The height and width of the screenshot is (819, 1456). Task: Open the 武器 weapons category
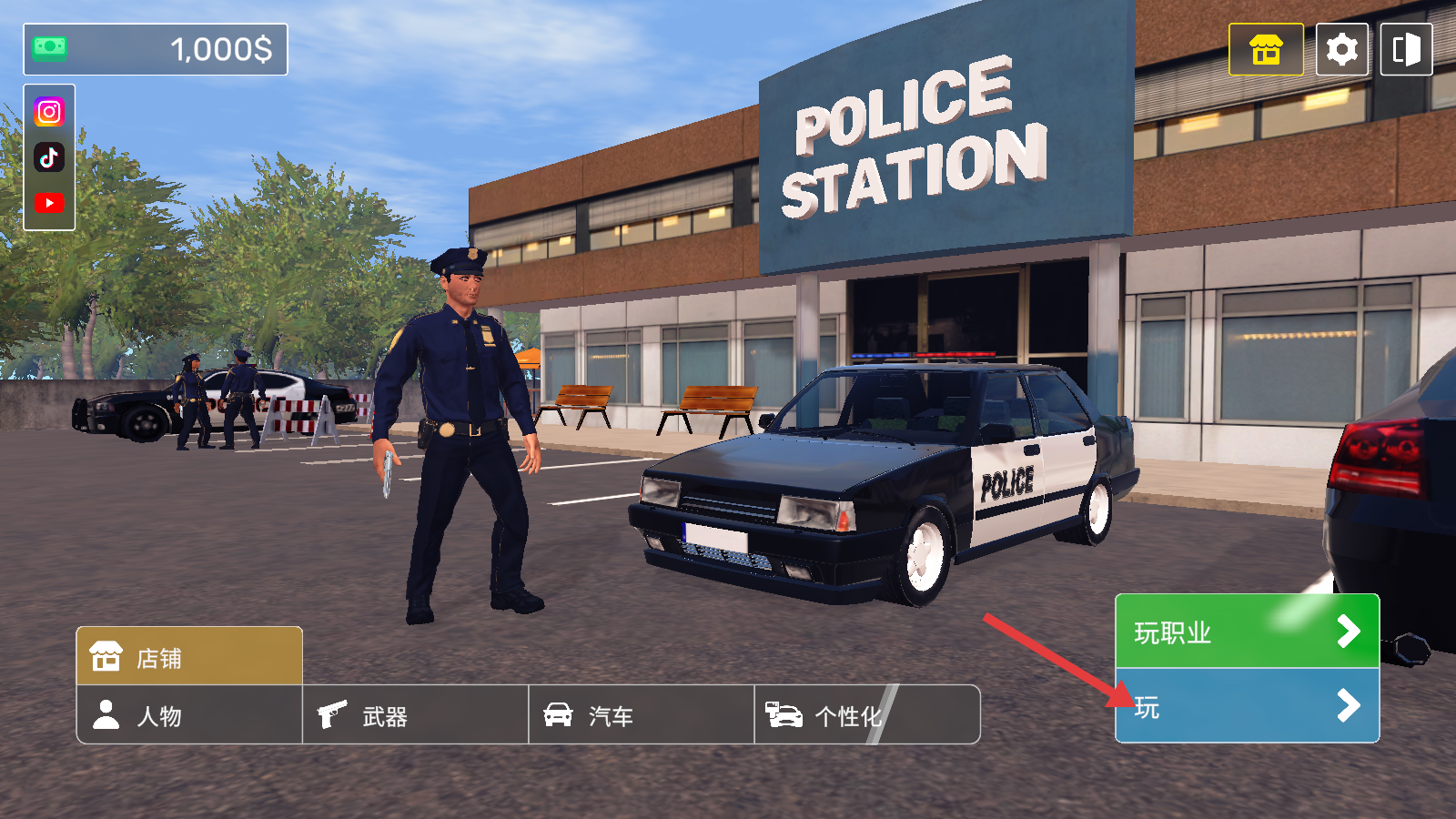415,715
